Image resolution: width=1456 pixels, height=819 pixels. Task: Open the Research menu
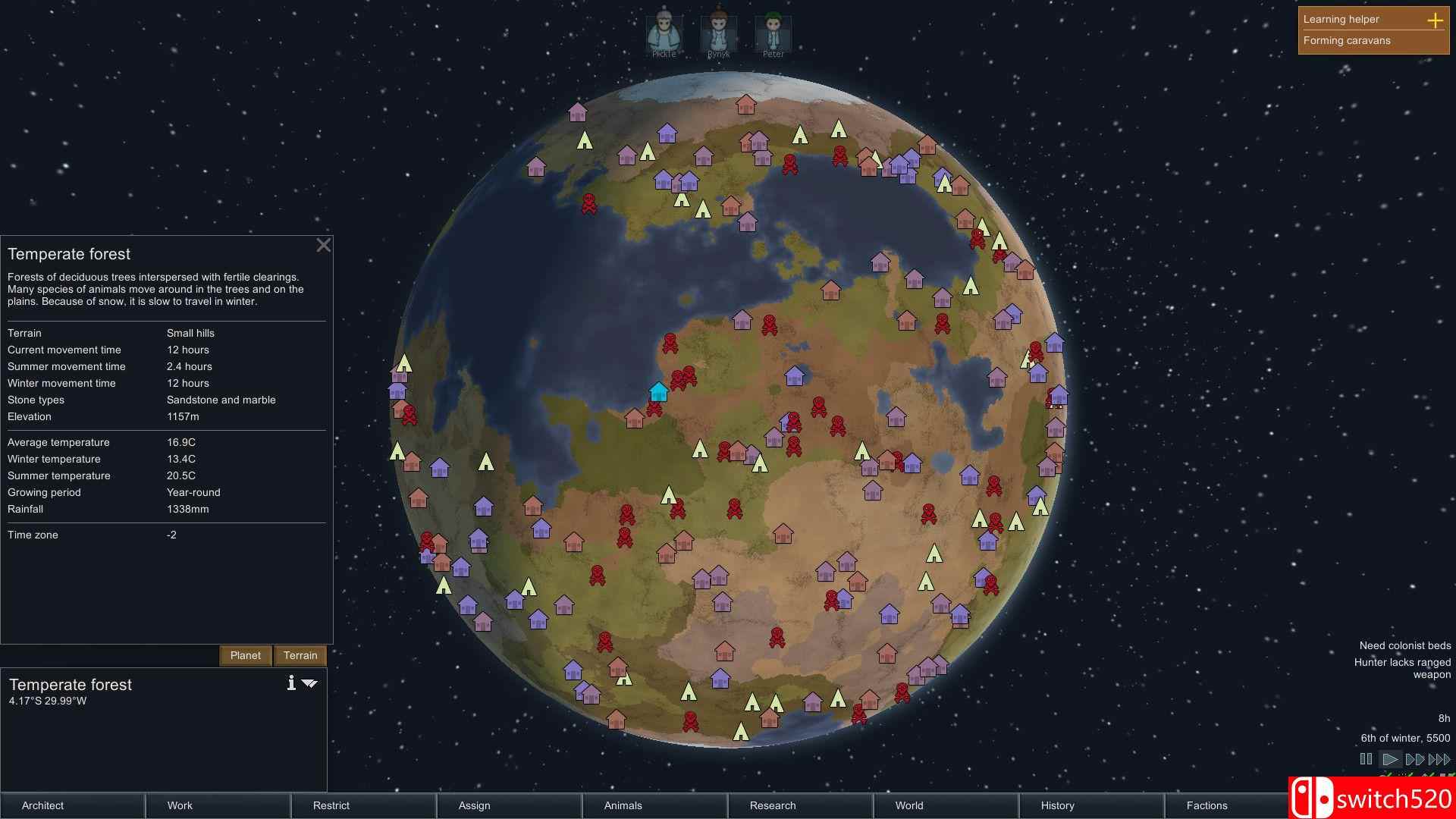(x=772, y=805)
